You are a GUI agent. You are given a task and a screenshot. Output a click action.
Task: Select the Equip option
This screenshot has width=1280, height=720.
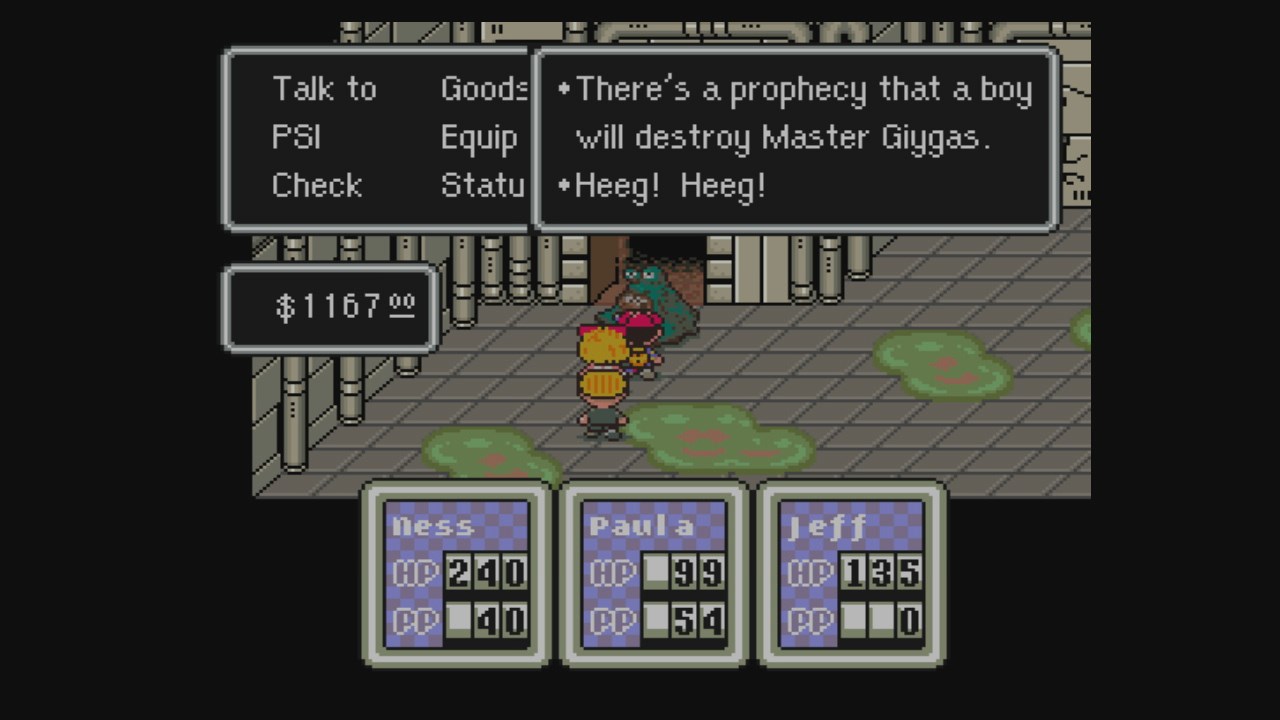pos(479,137)
